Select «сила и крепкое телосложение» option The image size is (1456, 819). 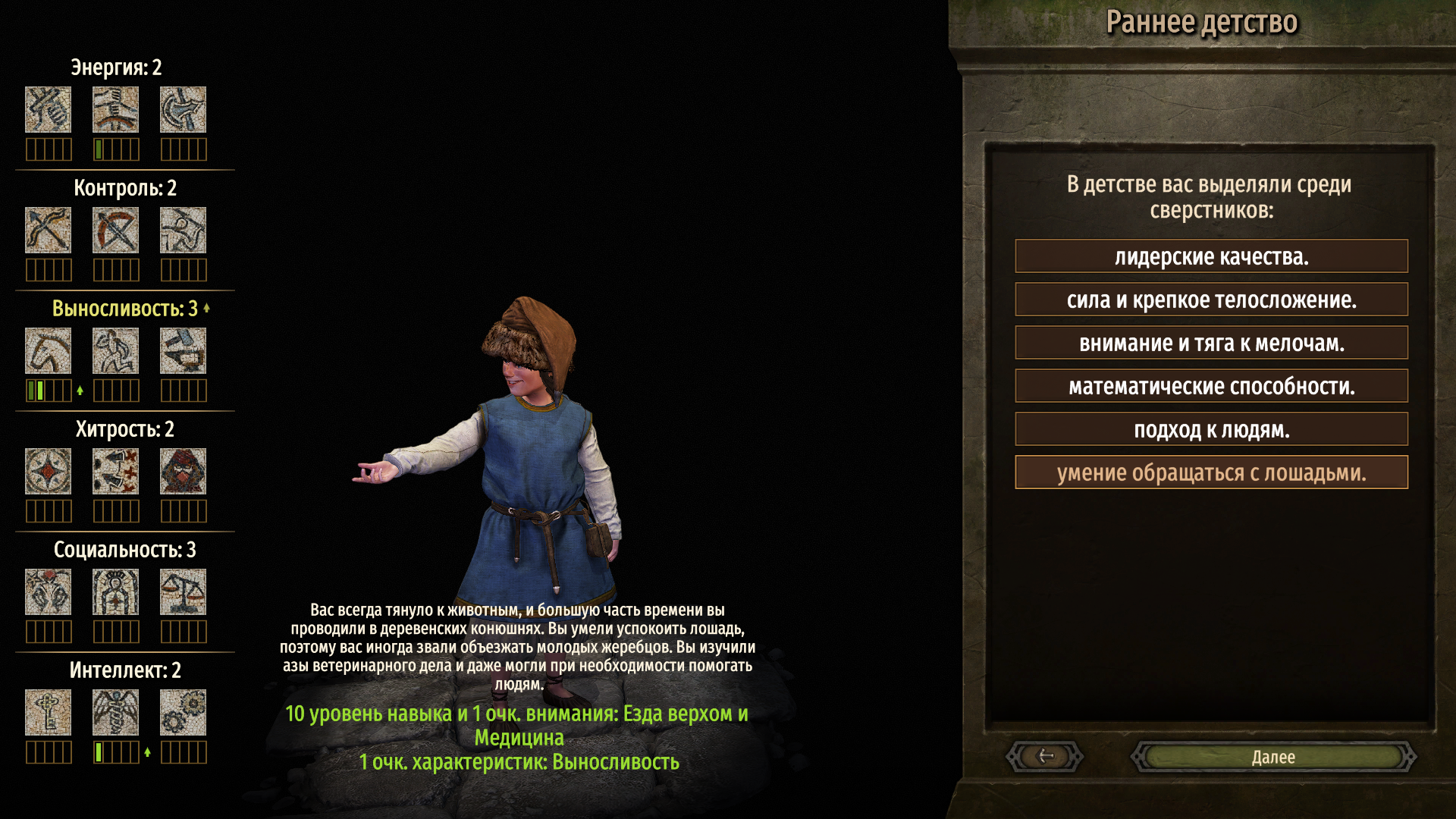point(1211,300)
